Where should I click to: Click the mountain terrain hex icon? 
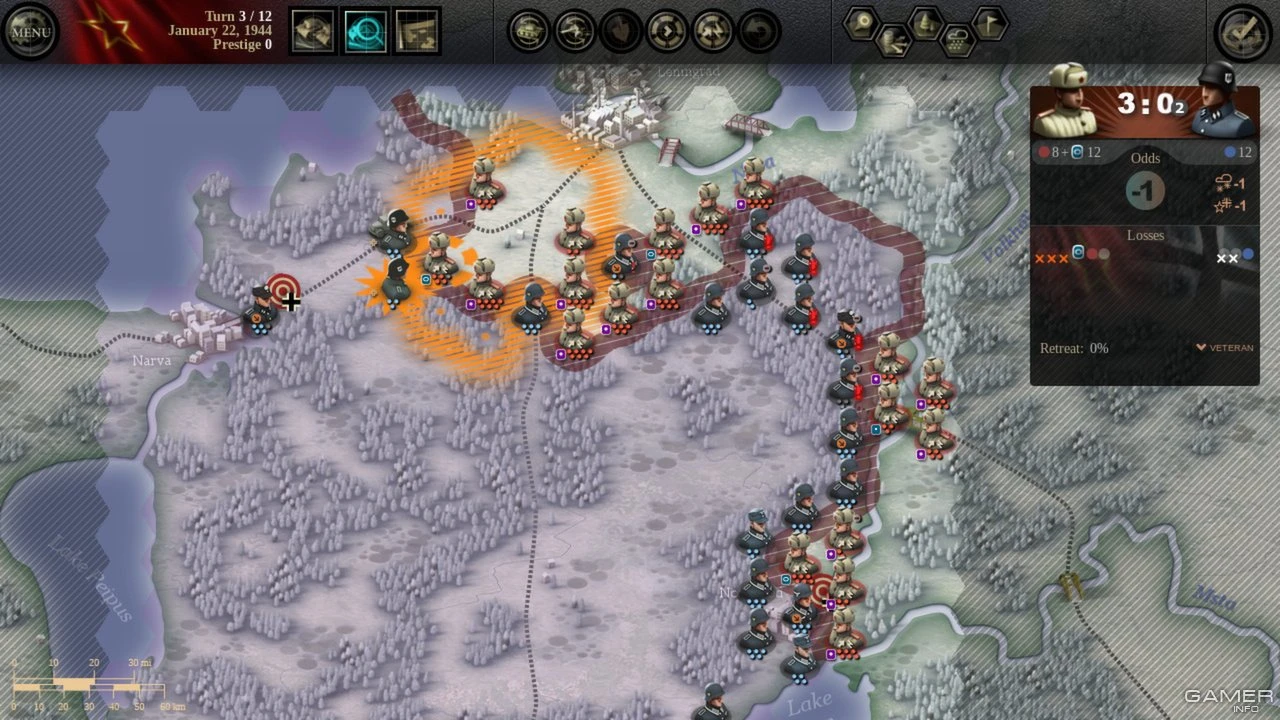925,22
